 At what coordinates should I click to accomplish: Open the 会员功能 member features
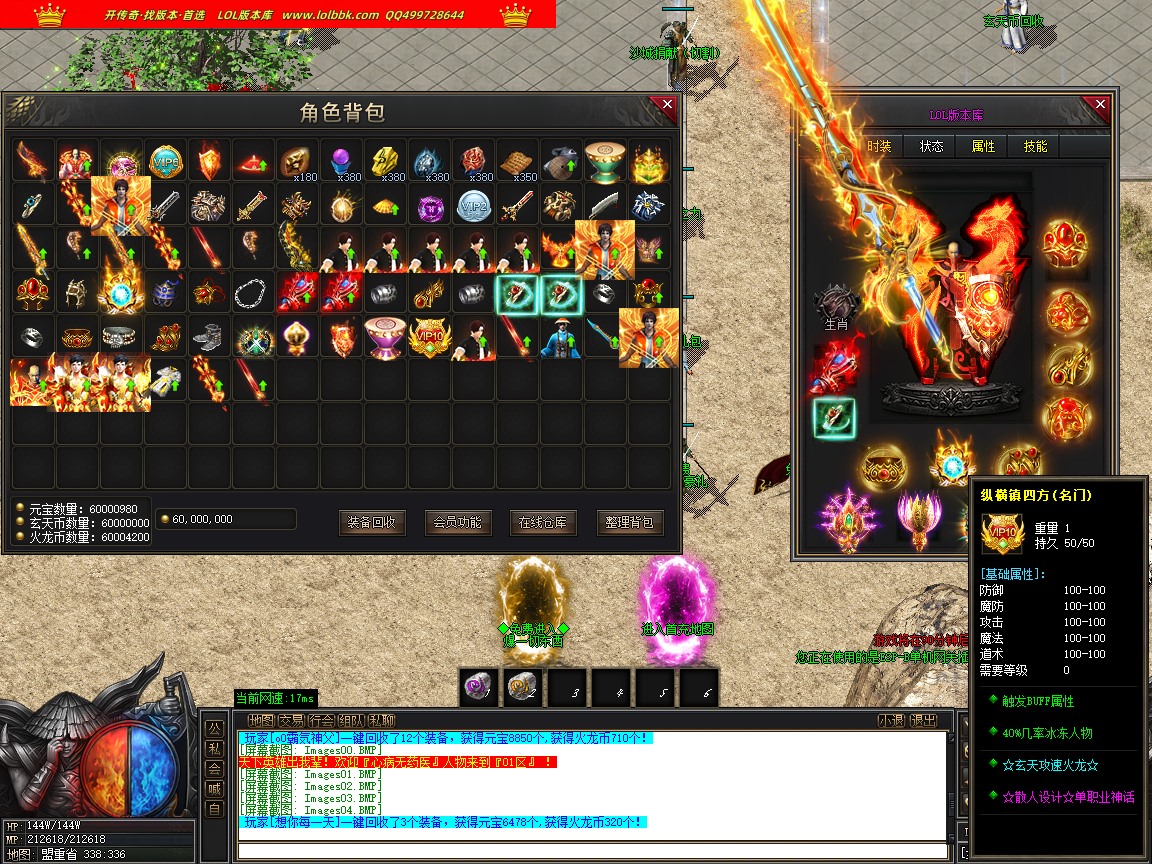coord(458,522)
